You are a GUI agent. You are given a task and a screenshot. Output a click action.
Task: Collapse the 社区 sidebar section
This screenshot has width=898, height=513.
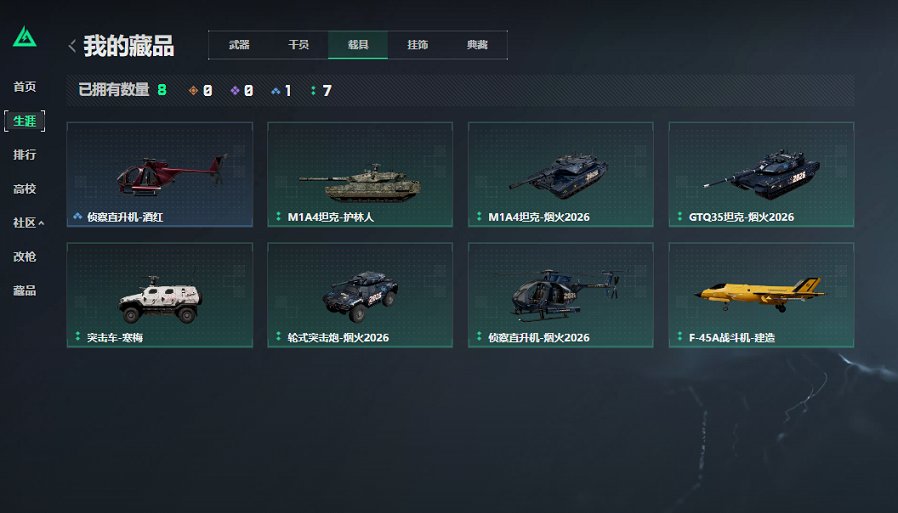click(28, 223)
